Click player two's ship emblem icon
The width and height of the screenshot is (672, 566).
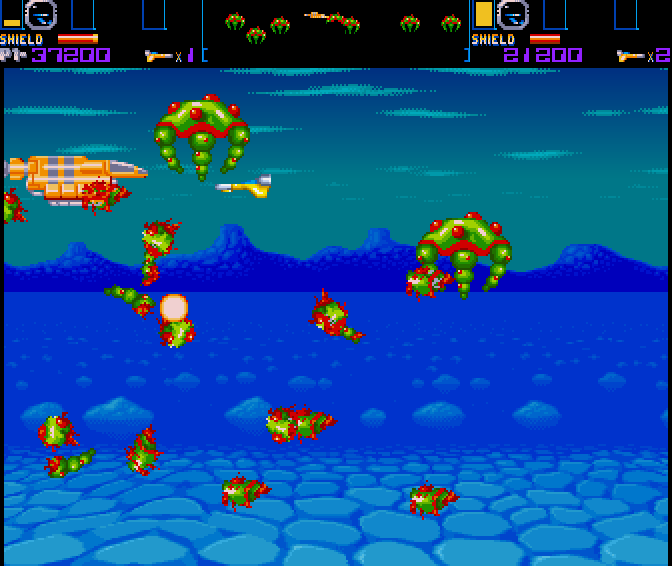coord(513,15)
